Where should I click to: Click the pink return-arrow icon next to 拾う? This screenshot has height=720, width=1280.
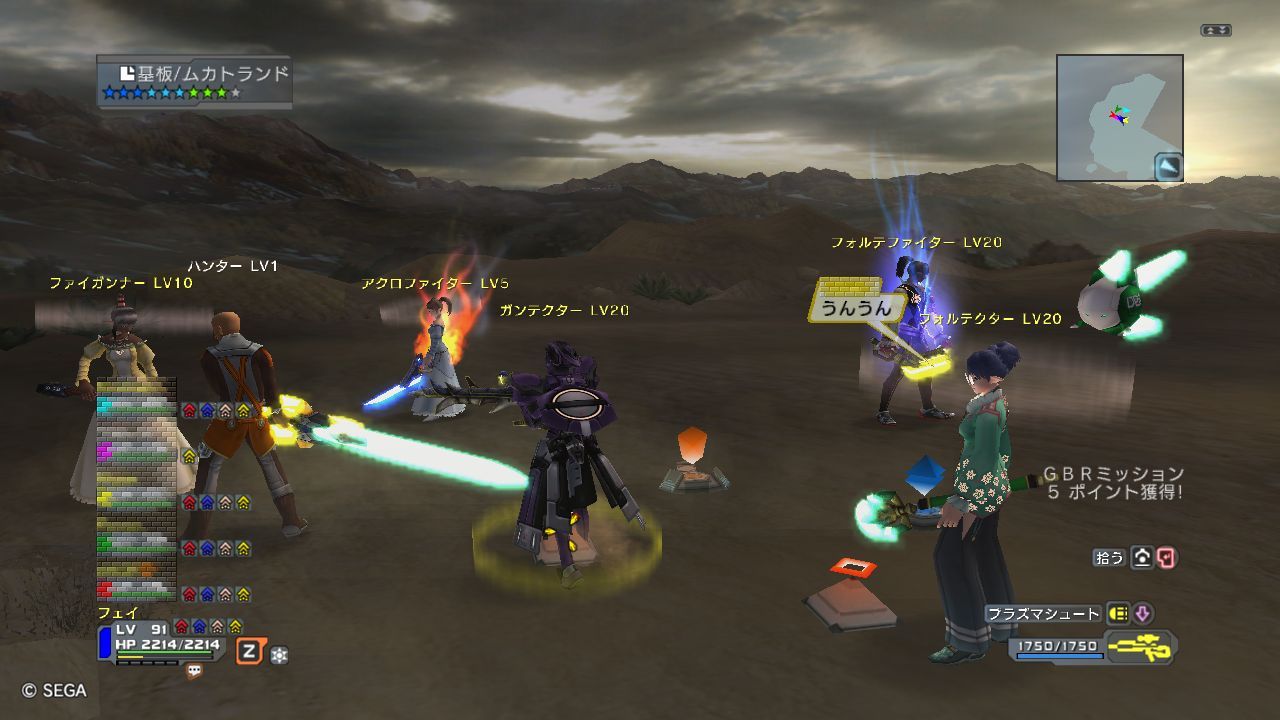point(1166,558)
